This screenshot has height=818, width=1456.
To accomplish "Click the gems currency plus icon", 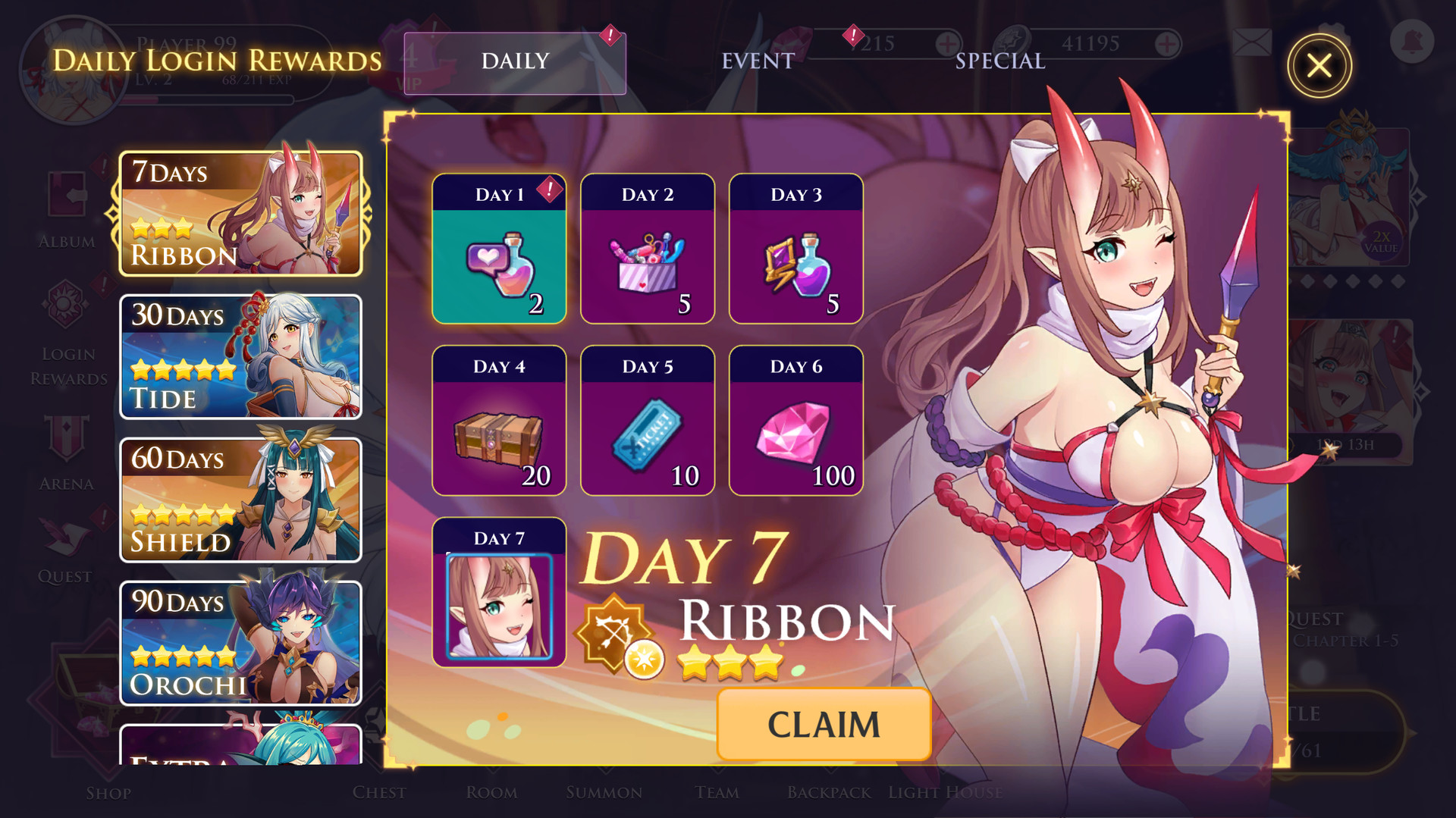I will pos(946,43).
